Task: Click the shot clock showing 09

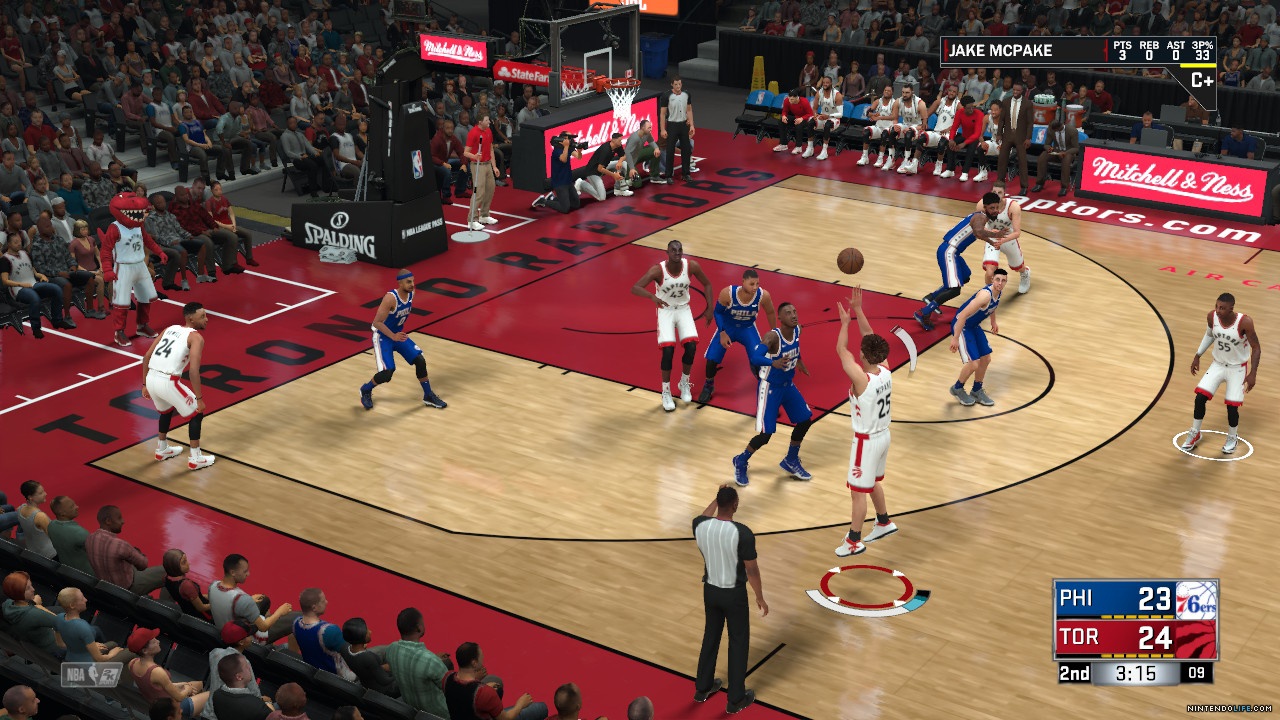Action: click(1196, 672)
